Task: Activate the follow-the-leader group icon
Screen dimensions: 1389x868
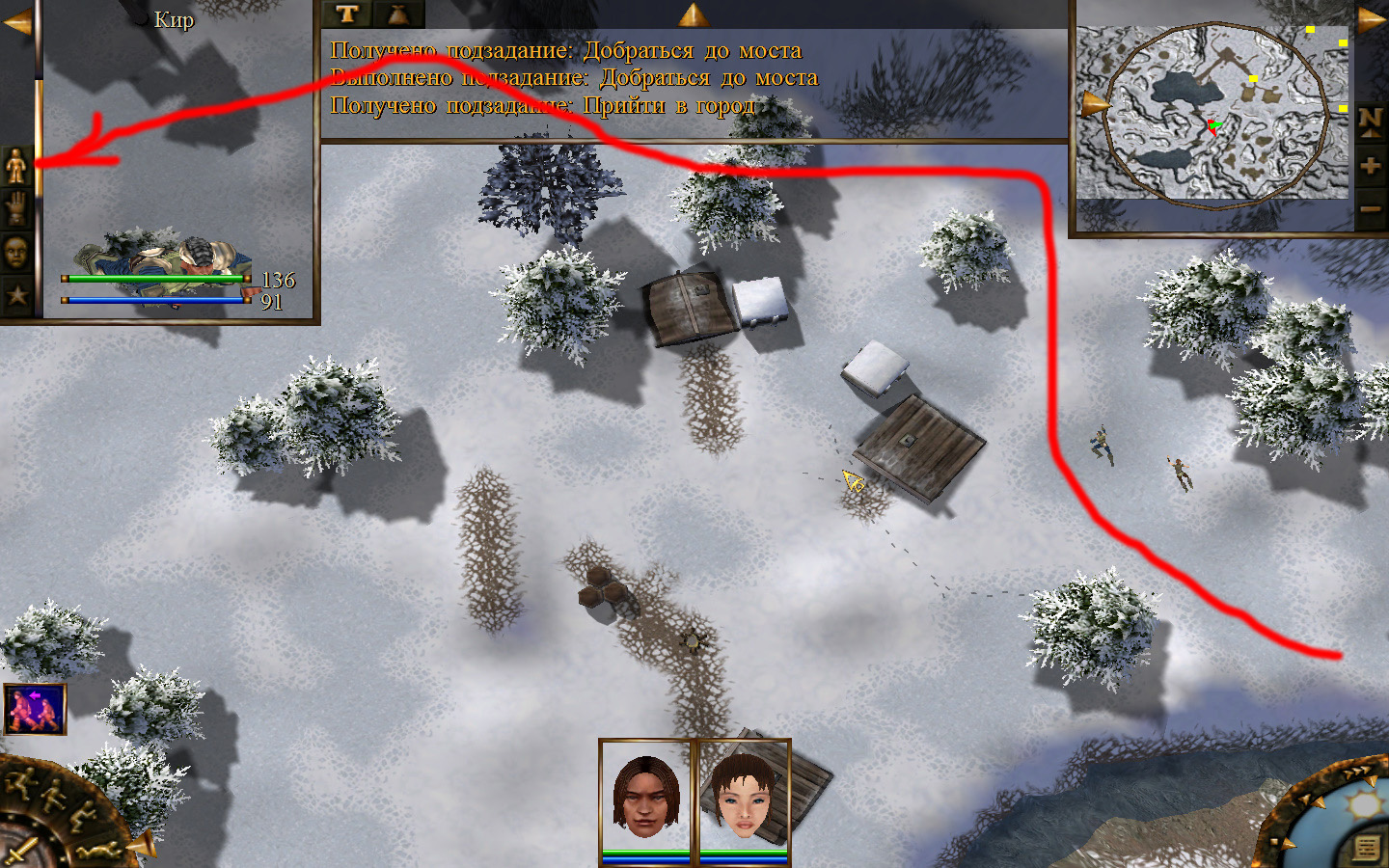Action: (x=35, y=709)
